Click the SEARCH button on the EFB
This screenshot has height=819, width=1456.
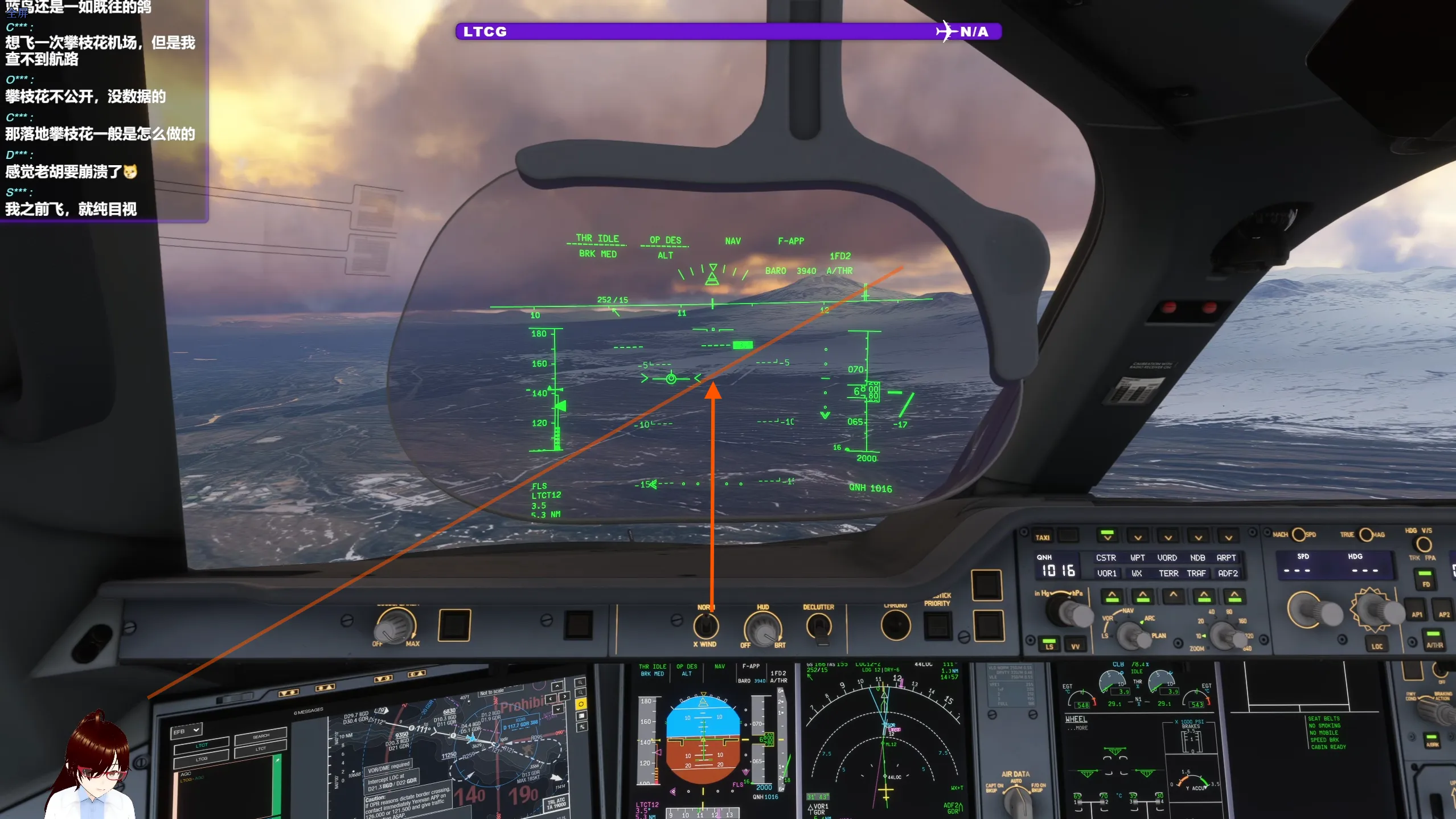coord(261,736)
